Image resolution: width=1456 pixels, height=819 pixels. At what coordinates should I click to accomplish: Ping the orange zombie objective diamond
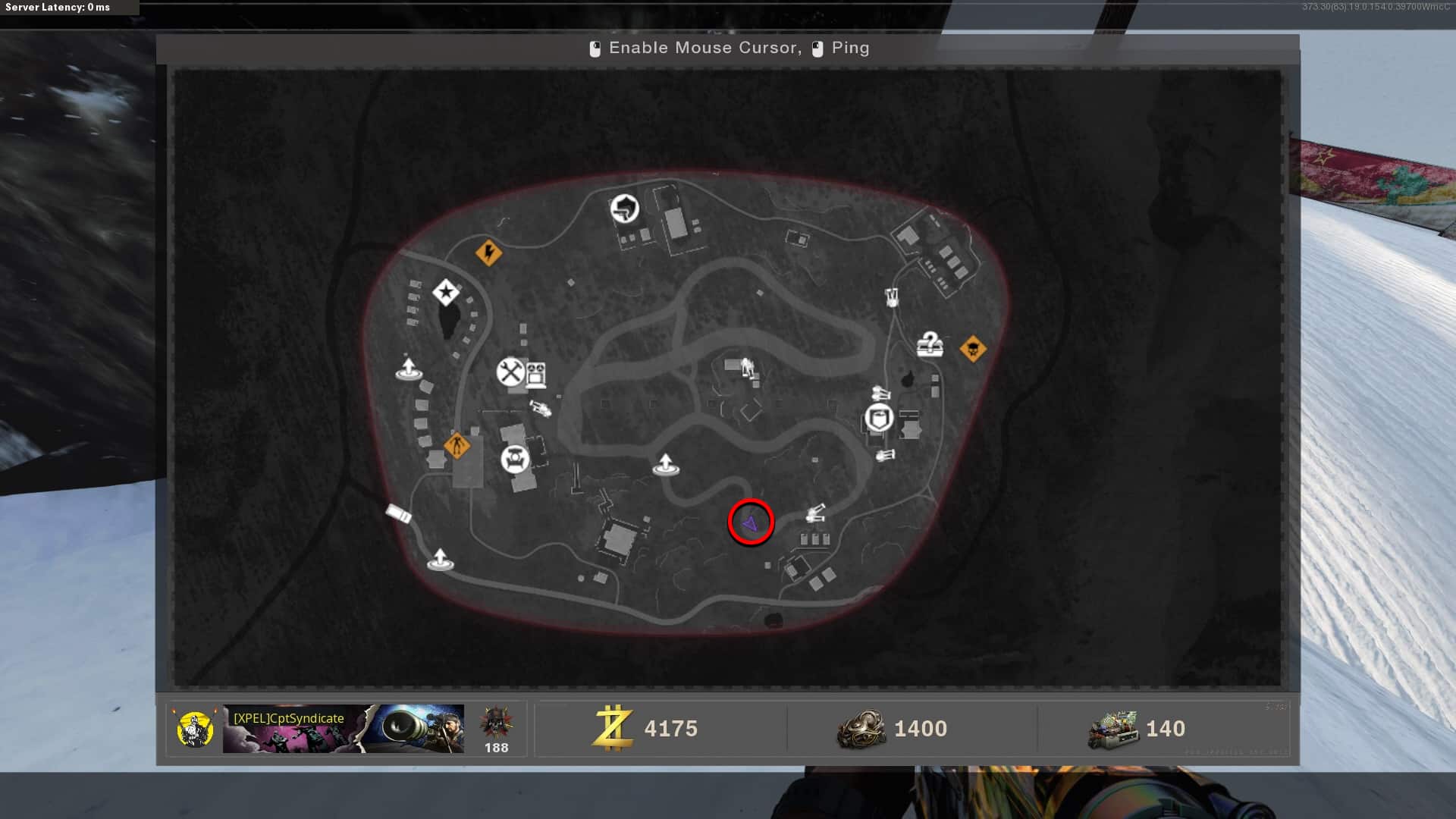[x=457, y=445]
